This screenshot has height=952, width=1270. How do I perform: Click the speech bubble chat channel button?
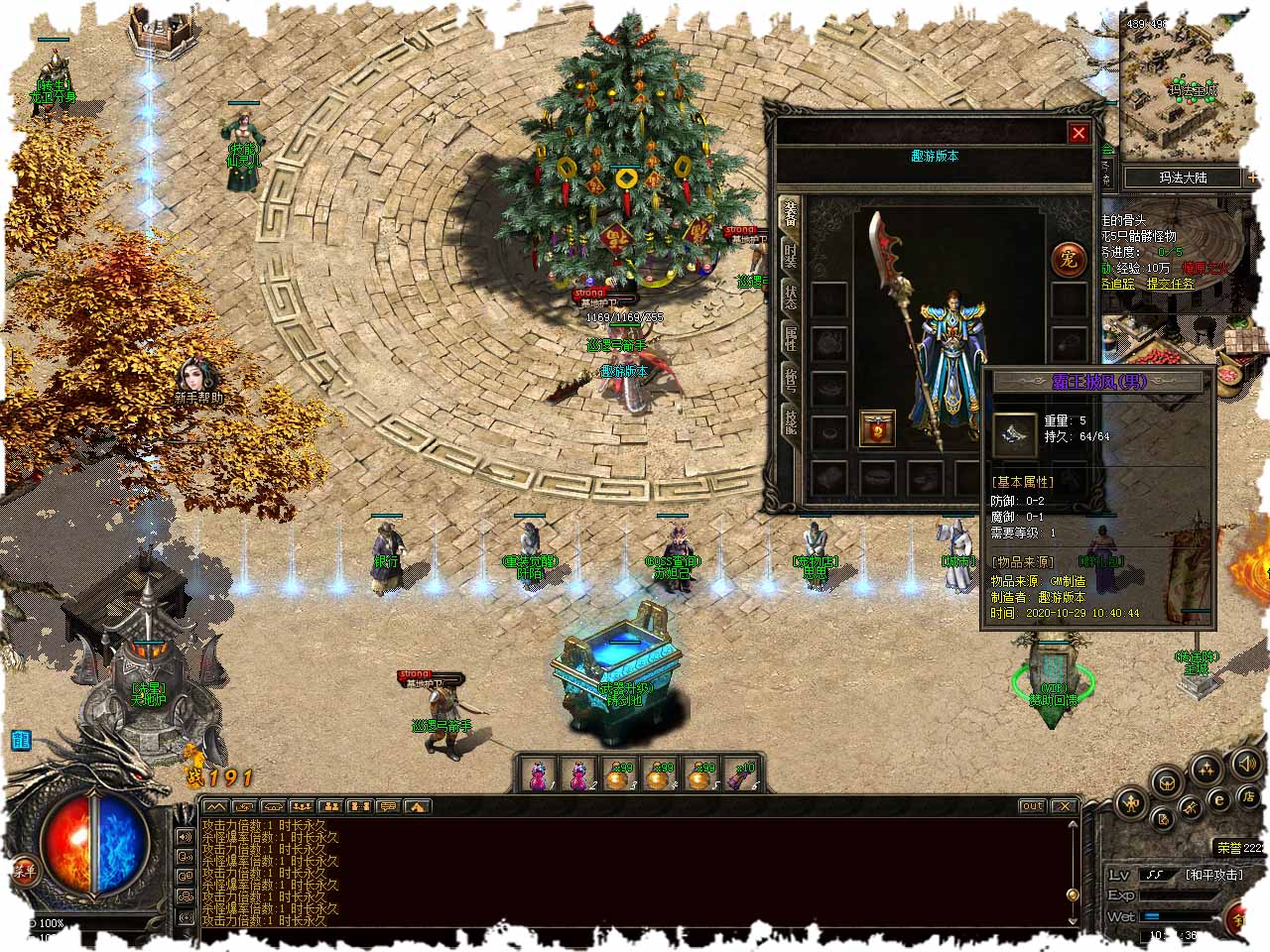(x=388, y=806)
